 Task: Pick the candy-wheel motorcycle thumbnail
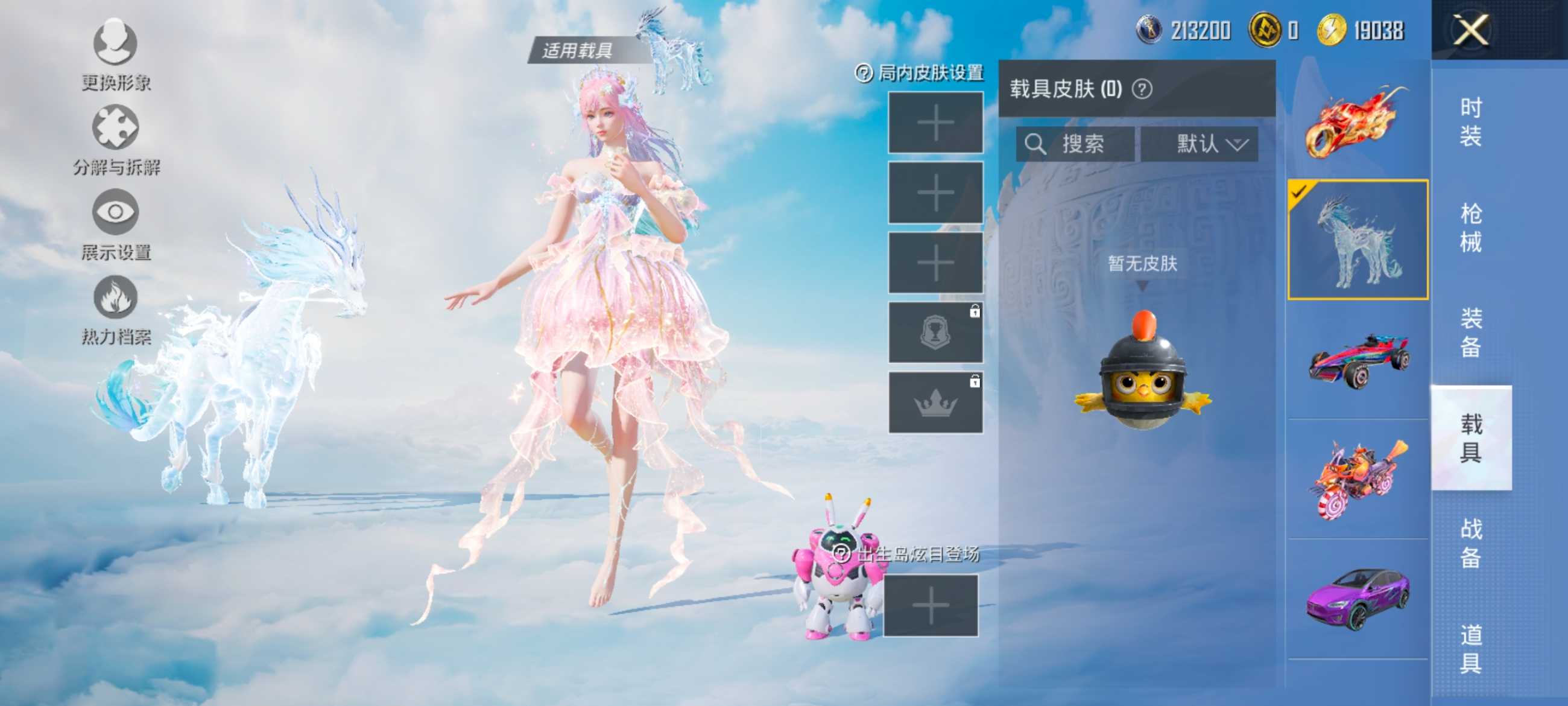point(1358,479)
